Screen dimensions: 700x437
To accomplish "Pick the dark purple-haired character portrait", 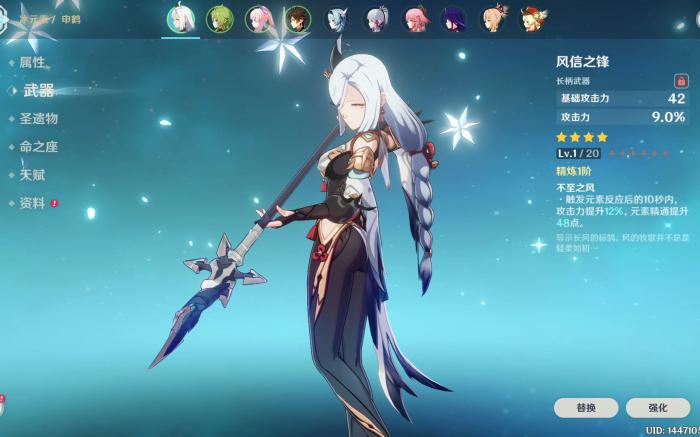I will pyautogui.click(x=454, y=19).
